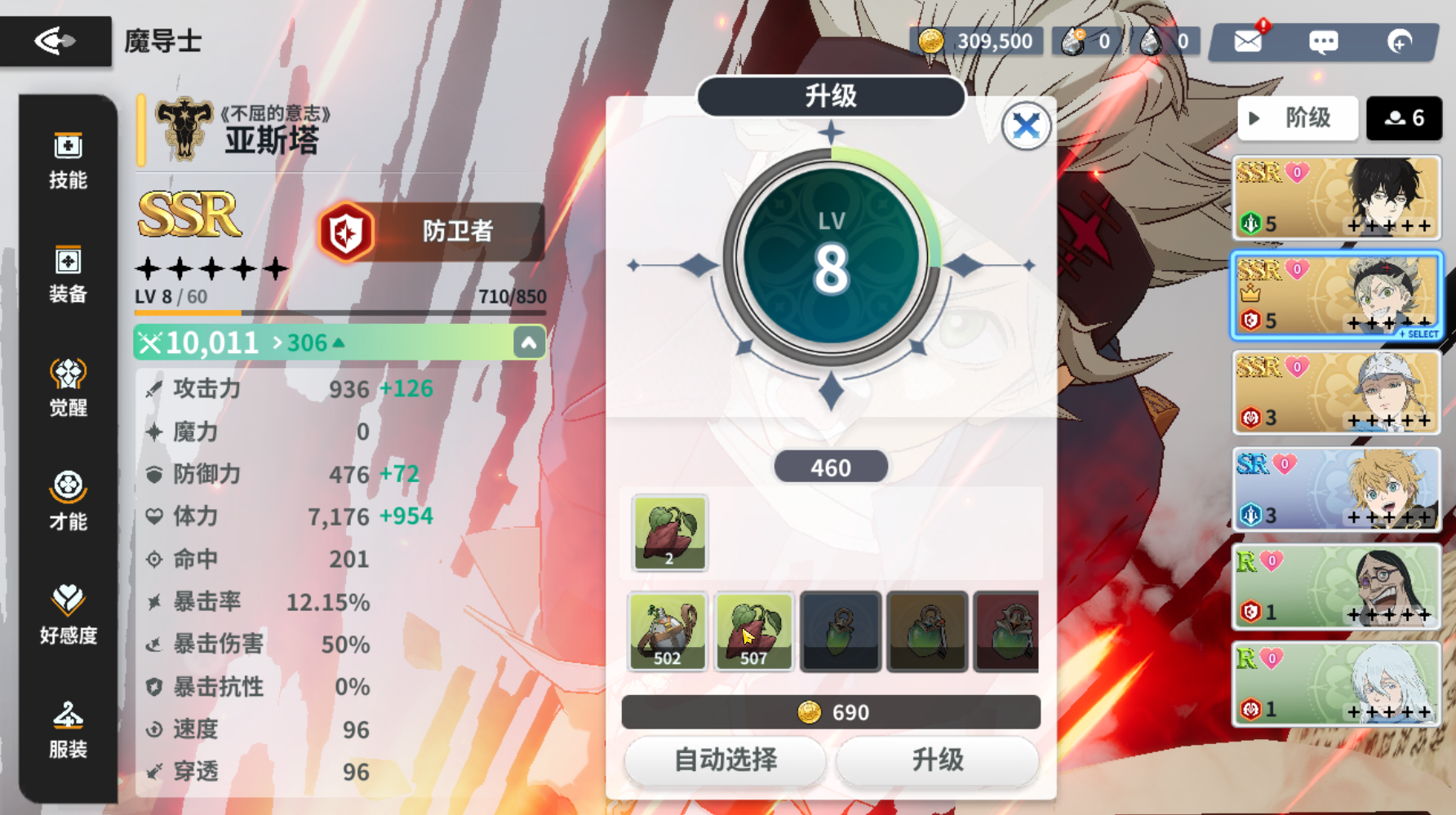The image size is (1456, 815).
Task: Select the SR Luck character card
Action: click(x=1336, y=489)
